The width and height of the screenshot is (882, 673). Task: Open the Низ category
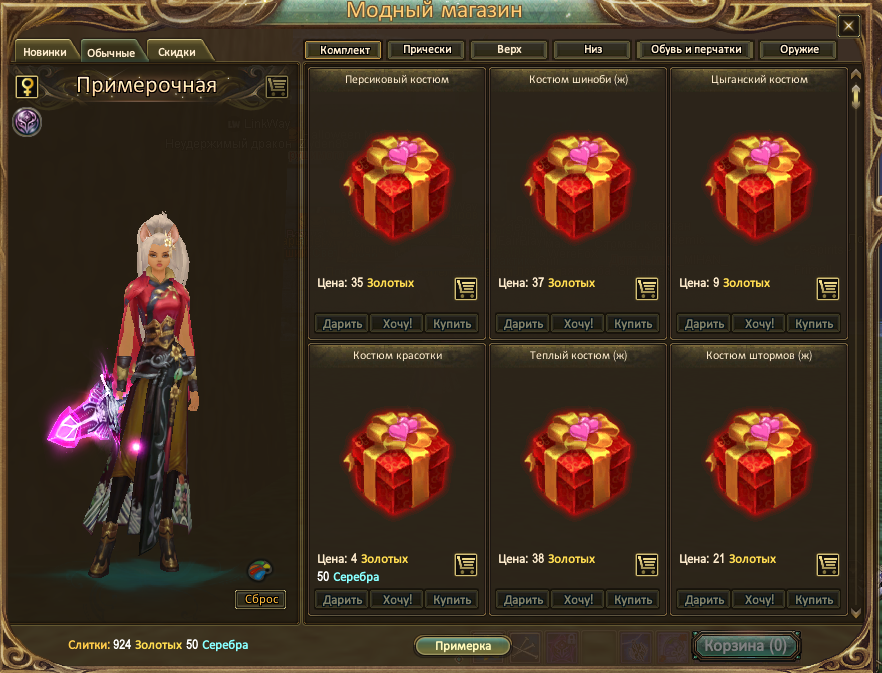point(593,49)
